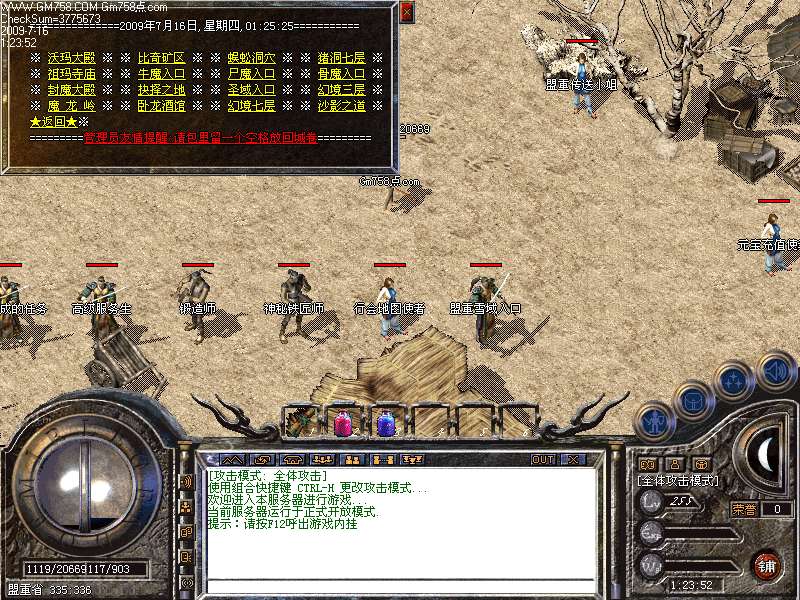Teleport to 尸魔入口

(x=251, y=74)
